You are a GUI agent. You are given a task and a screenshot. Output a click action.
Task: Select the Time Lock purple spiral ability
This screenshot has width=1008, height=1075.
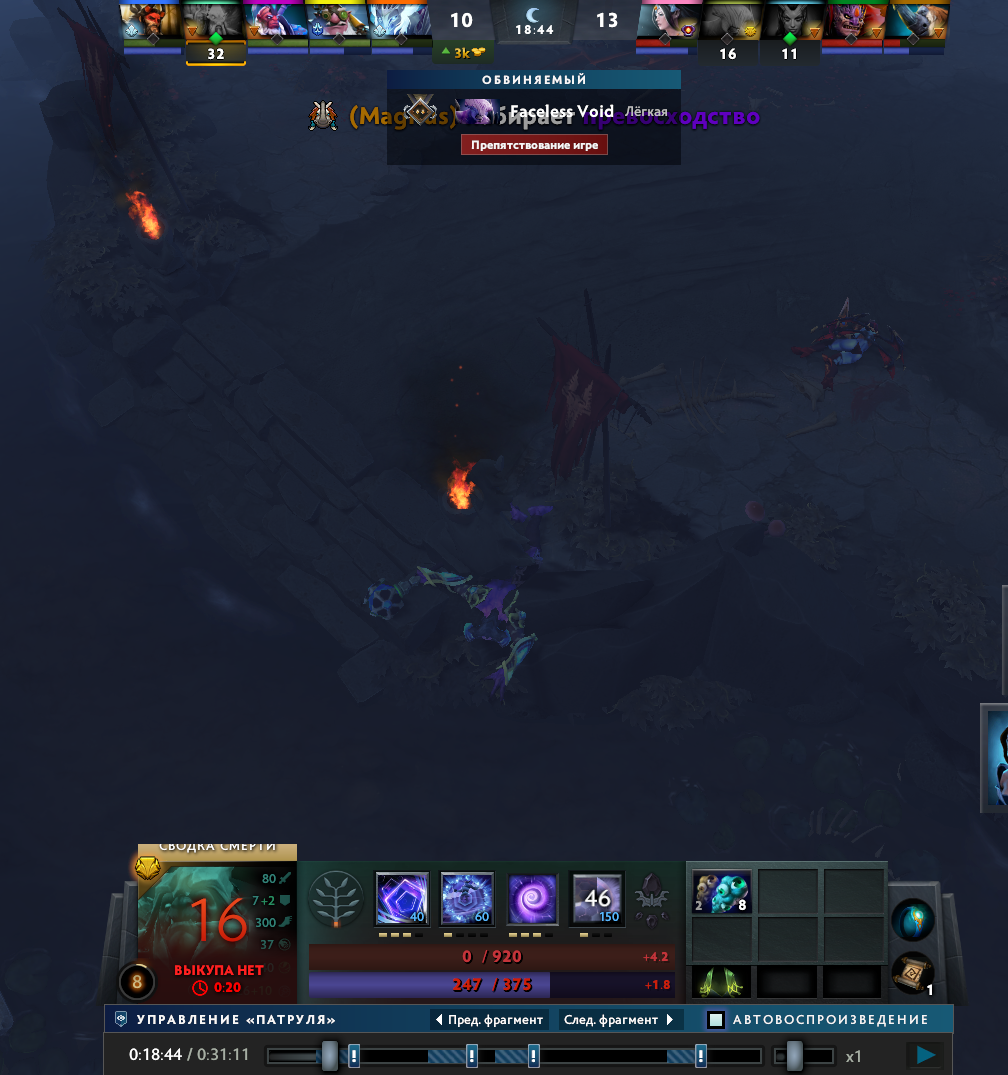click(532, 898)
